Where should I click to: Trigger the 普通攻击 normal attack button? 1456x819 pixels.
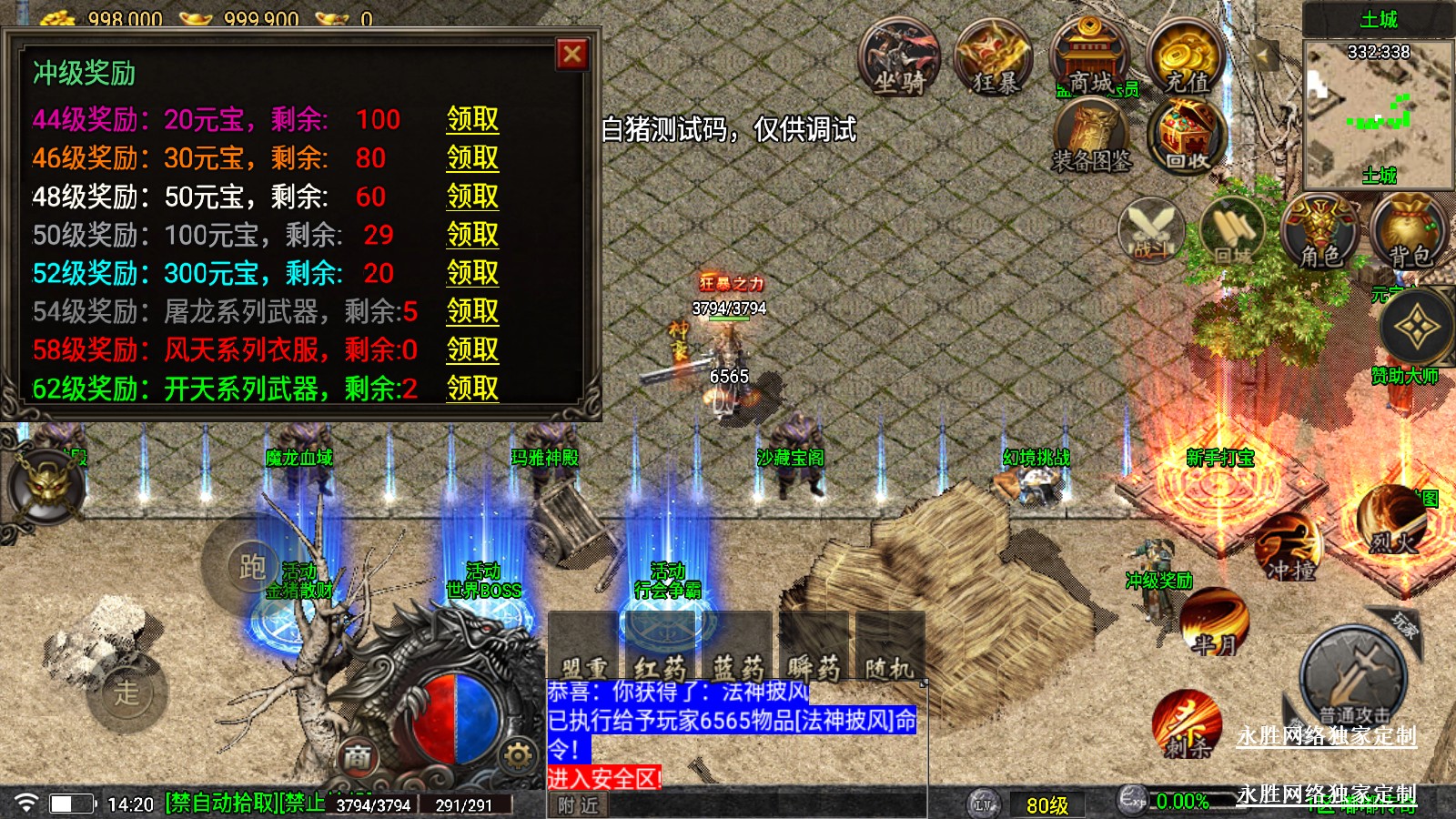click(1353, 678)
